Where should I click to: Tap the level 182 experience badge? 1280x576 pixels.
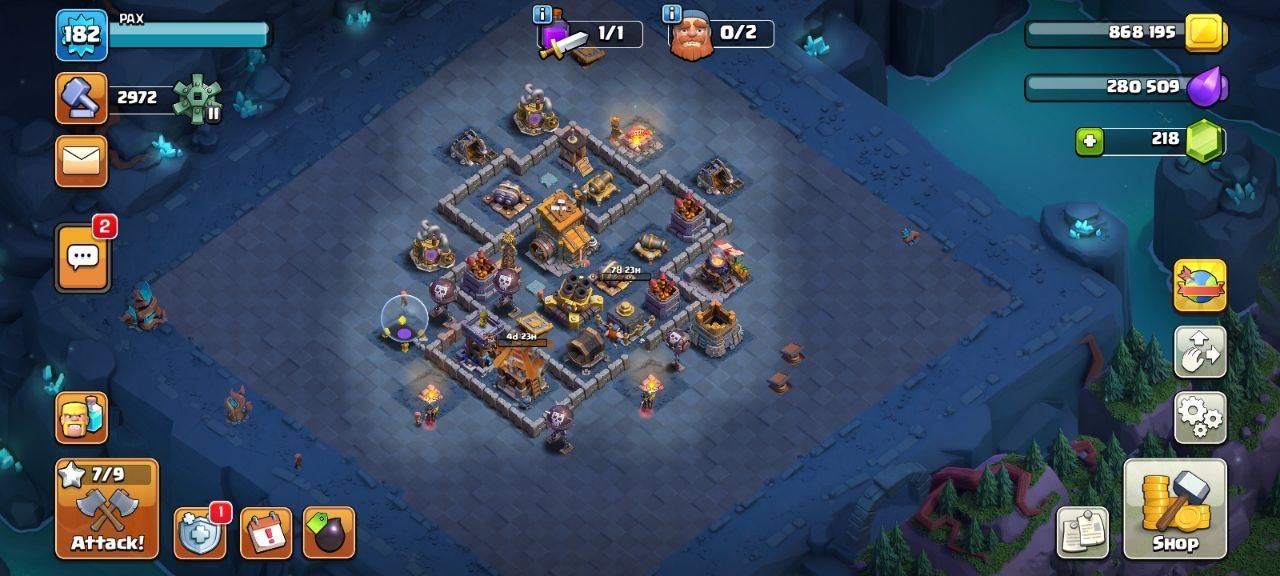[x=81, y=35]
